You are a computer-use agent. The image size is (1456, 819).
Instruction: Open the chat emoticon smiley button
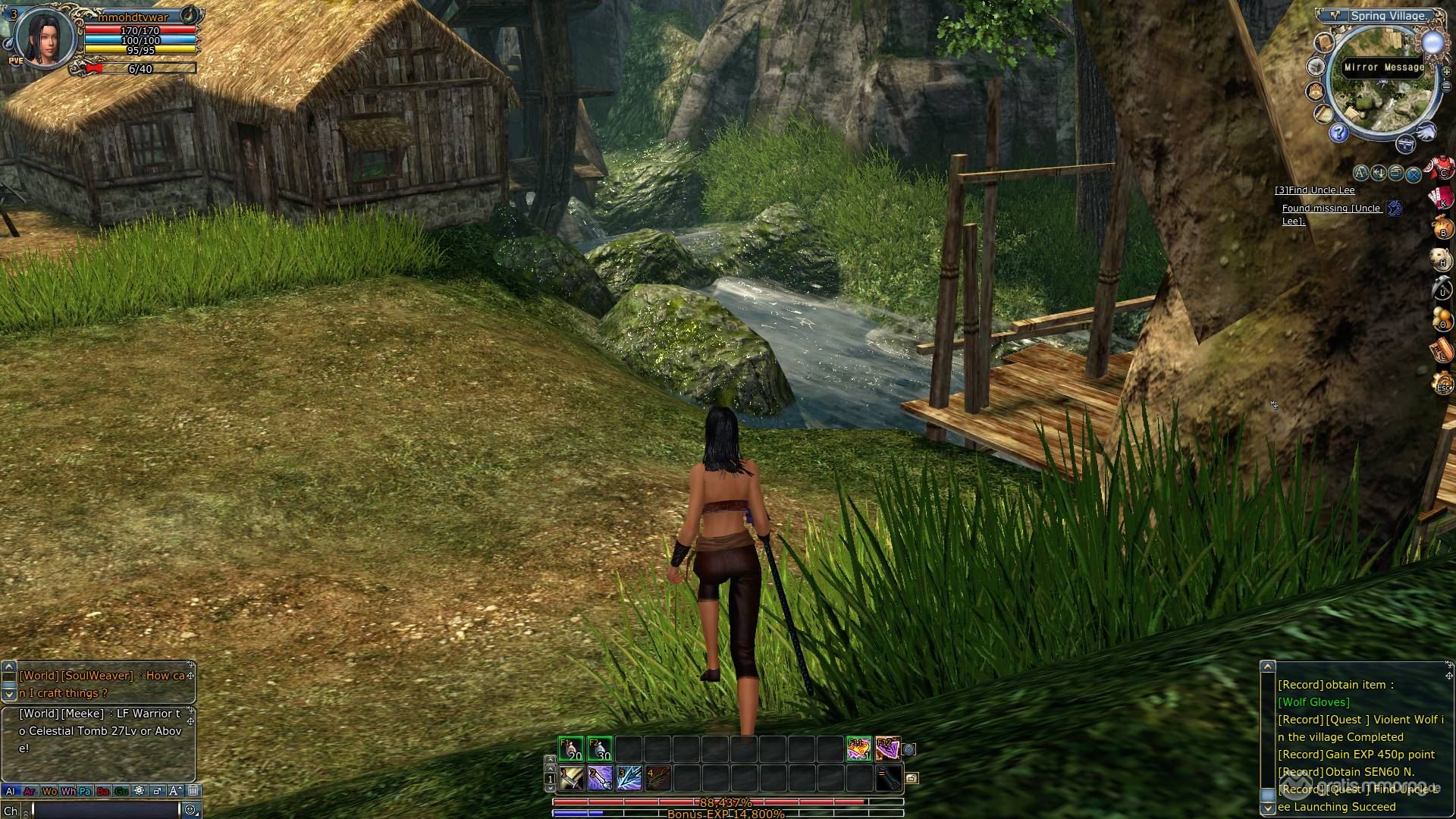tap(190, 810)
